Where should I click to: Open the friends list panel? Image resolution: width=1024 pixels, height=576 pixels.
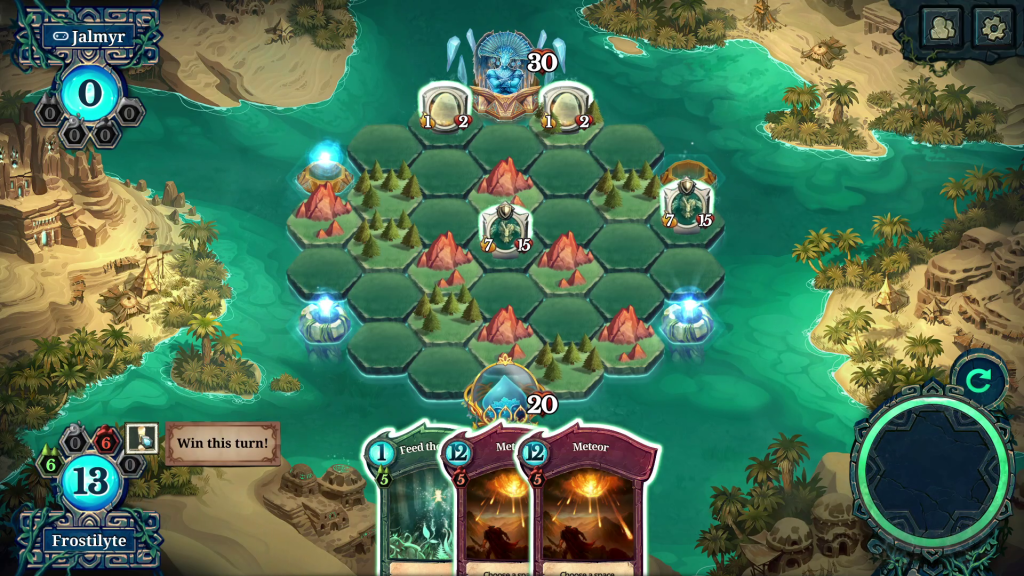[x=941, y=28]
